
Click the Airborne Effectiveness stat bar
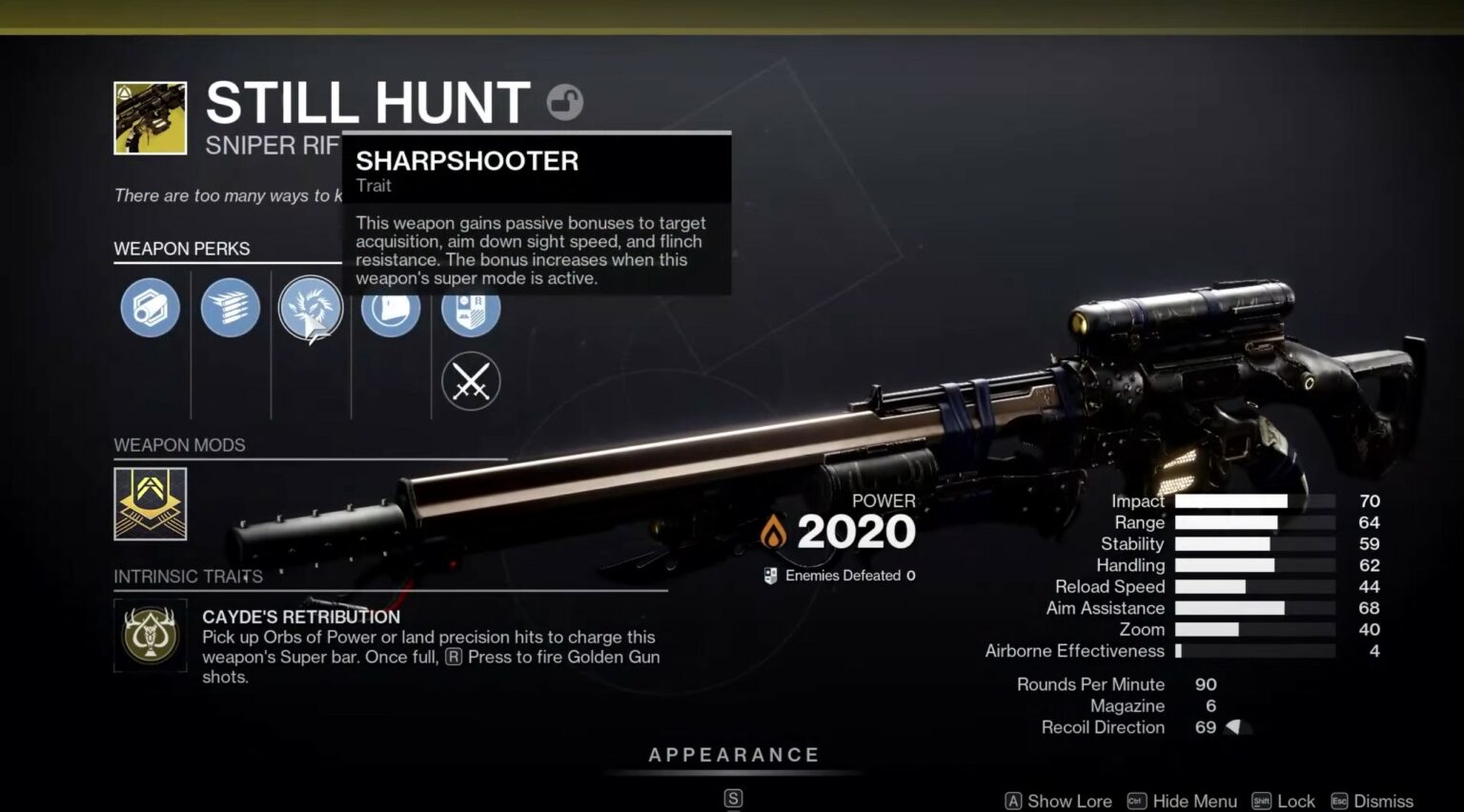(x=1258, y=651)
